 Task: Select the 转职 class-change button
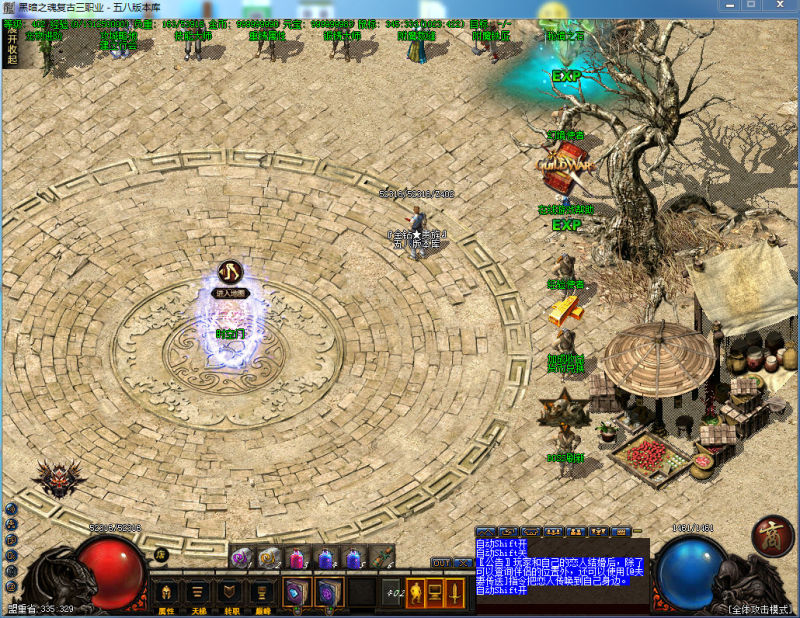click(x=231, y=594)
